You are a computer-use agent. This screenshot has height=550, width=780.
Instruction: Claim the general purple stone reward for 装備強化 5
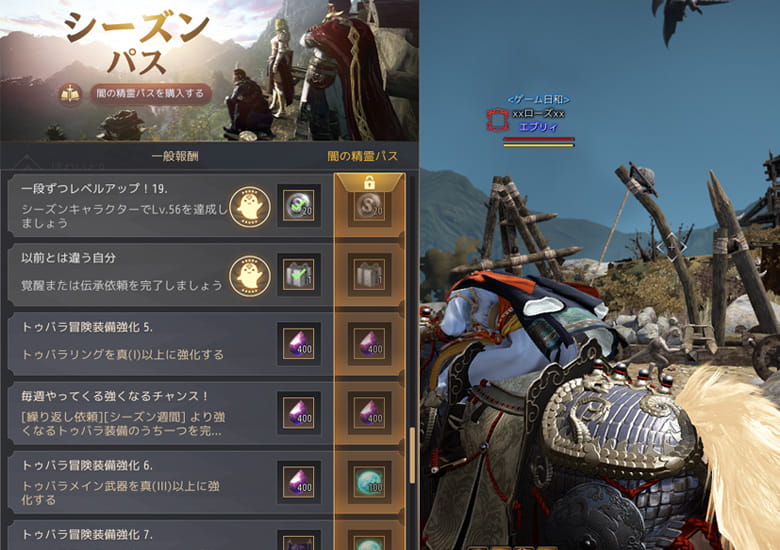[x=299, y=343]
